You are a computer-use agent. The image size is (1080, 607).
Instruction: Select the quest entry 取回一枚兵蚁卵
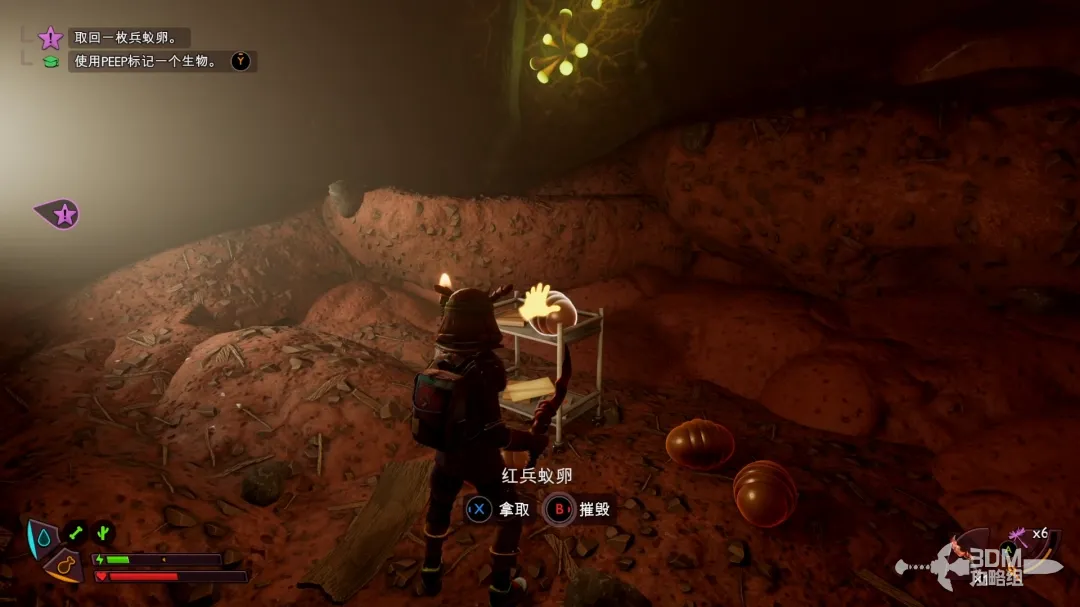pyautogui.click(x=126, y=38)
